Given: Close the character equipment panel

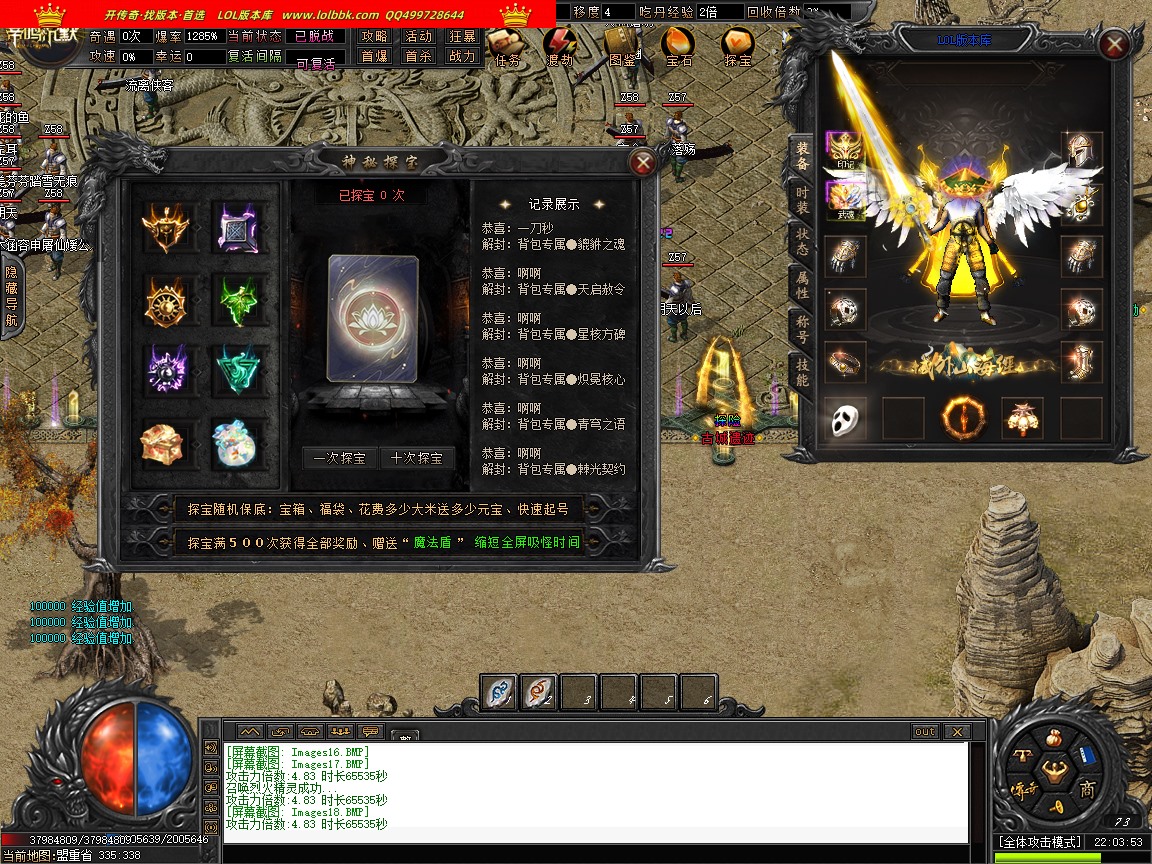Looking at the screenshot, I should click(1113, 45).
